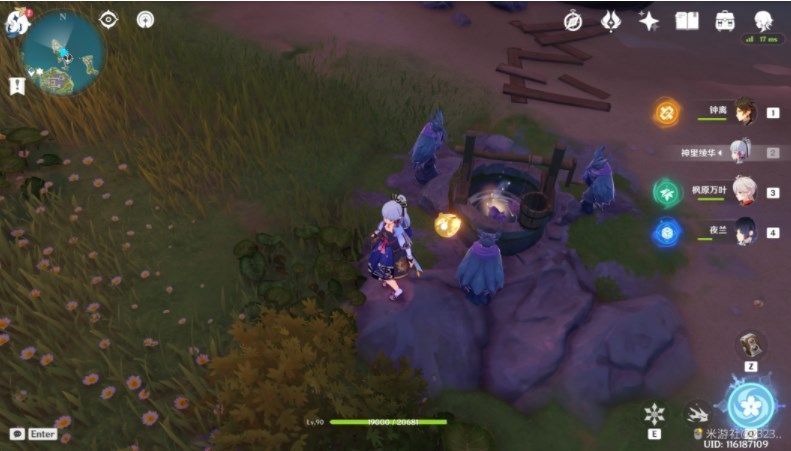Open the chat box speech bubble

click(x=17, y=434)
